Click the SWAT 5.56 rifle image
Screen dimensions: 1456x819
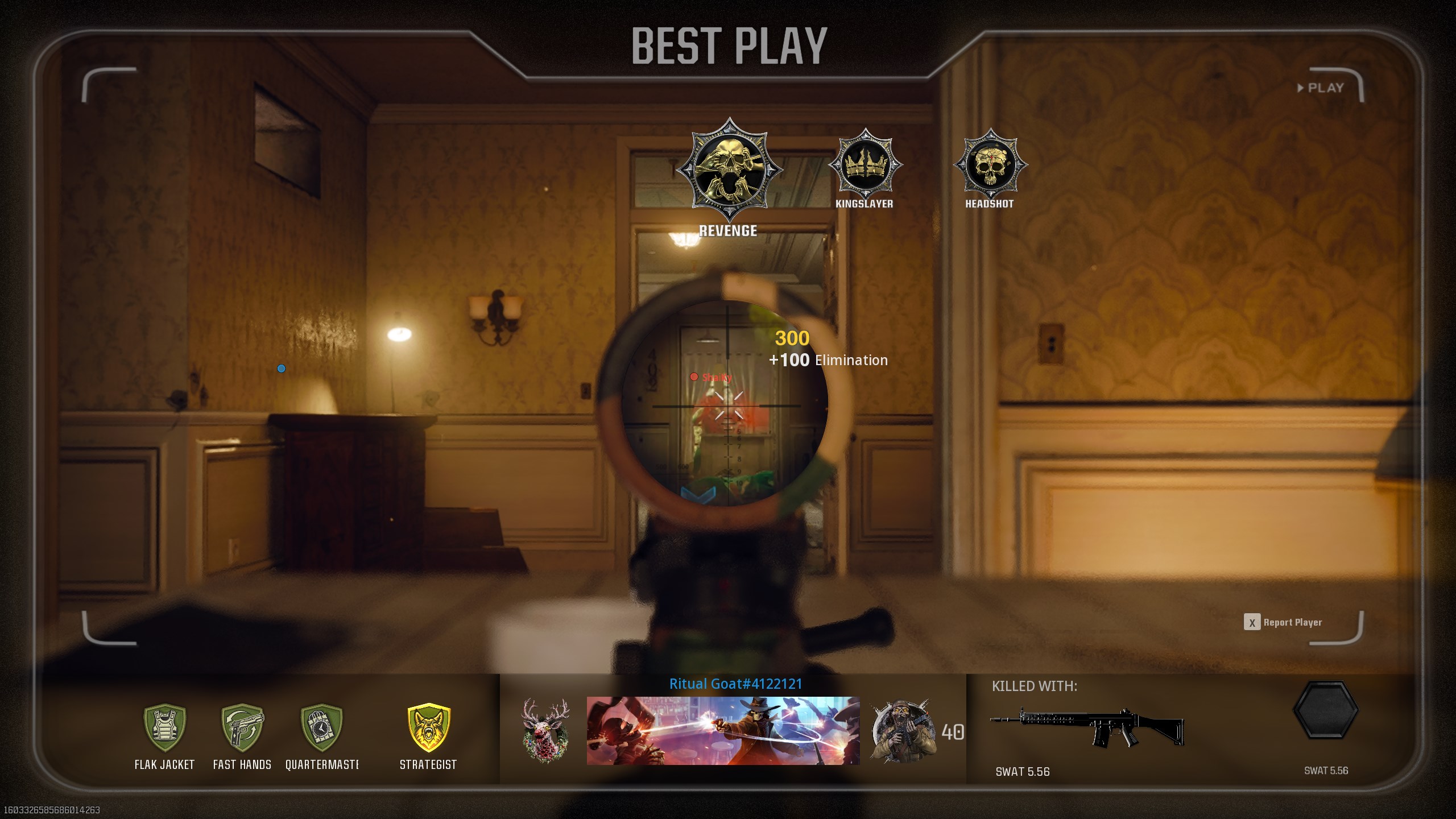tap(1087, 727)
